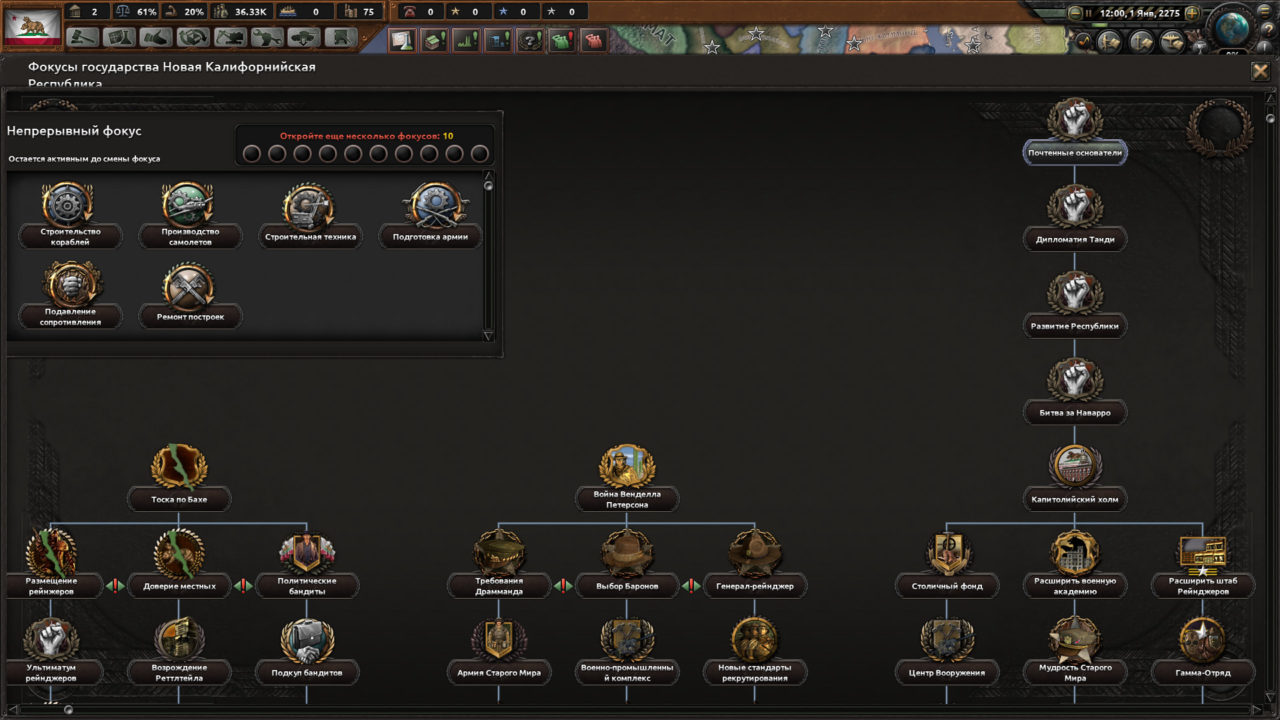This screenshot has width=1280, height=720.
Task: Toggle the air map mode button
Action: [1172, 42]
